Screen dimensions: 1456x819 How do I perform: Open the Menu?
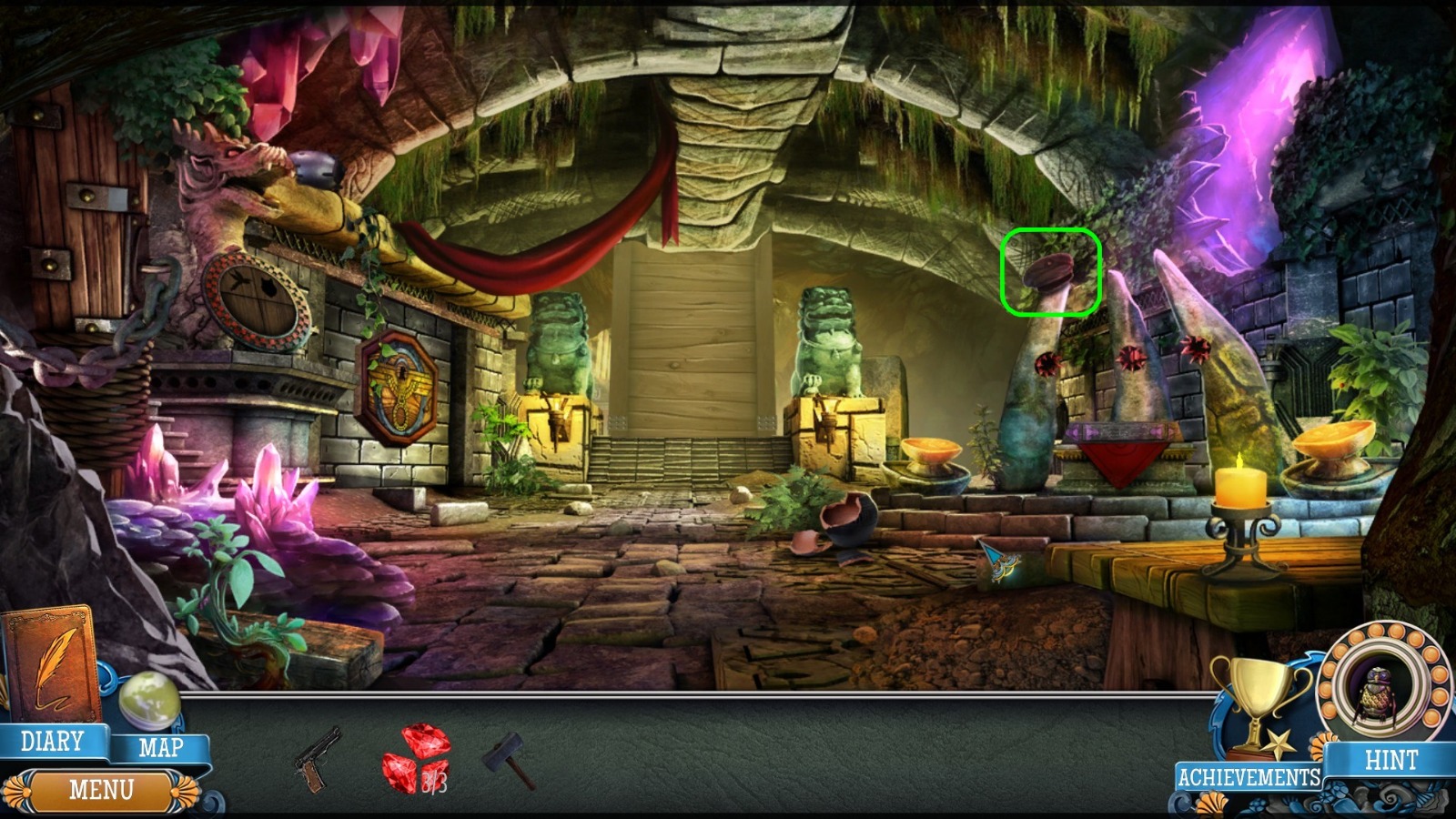tap(103, 788)
